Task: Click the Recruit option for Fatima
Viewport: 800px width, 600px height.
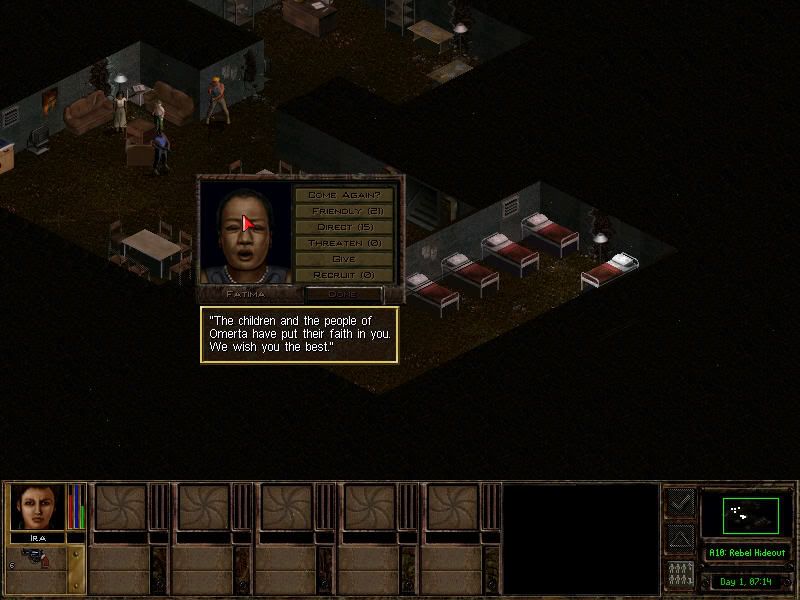Action: coord(343,275)
